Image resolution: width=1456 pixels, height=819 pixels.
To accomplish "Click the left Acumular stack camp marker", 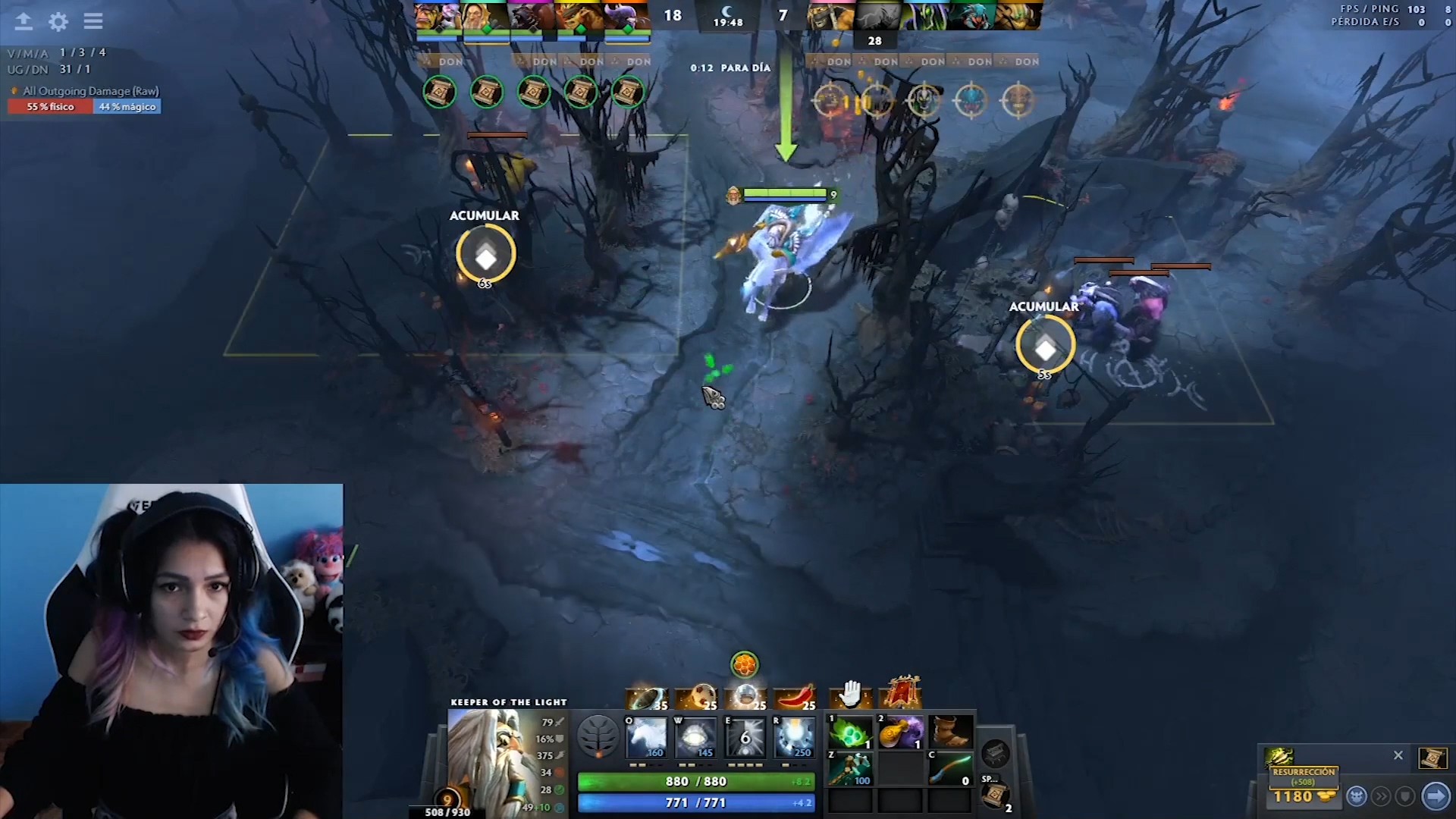I will (x=485, y=255).
